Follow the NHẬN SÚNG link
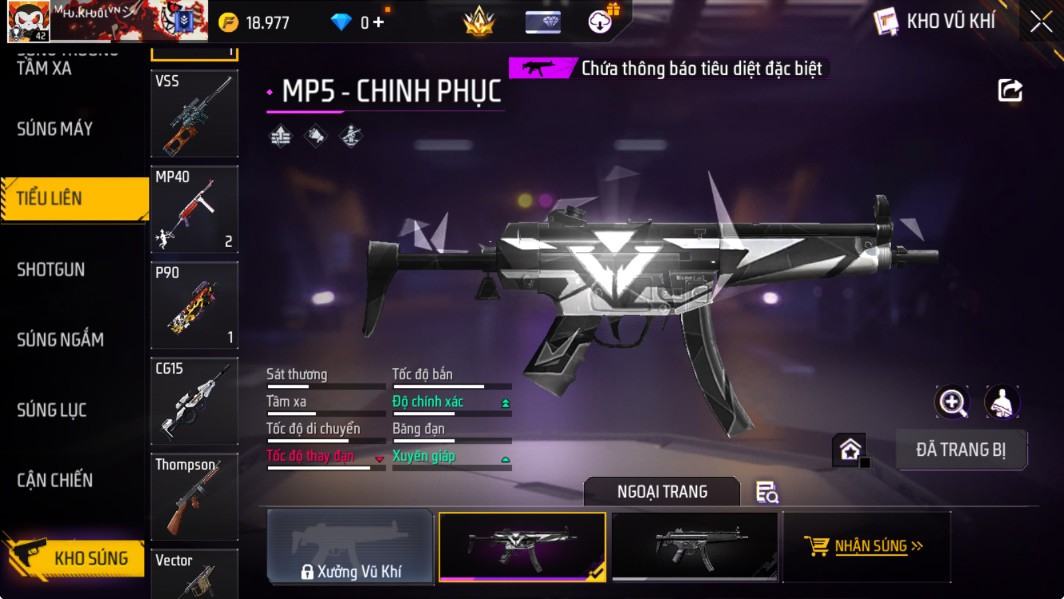The width and height of the screenshot is (1064, 599). pos(866,546)
